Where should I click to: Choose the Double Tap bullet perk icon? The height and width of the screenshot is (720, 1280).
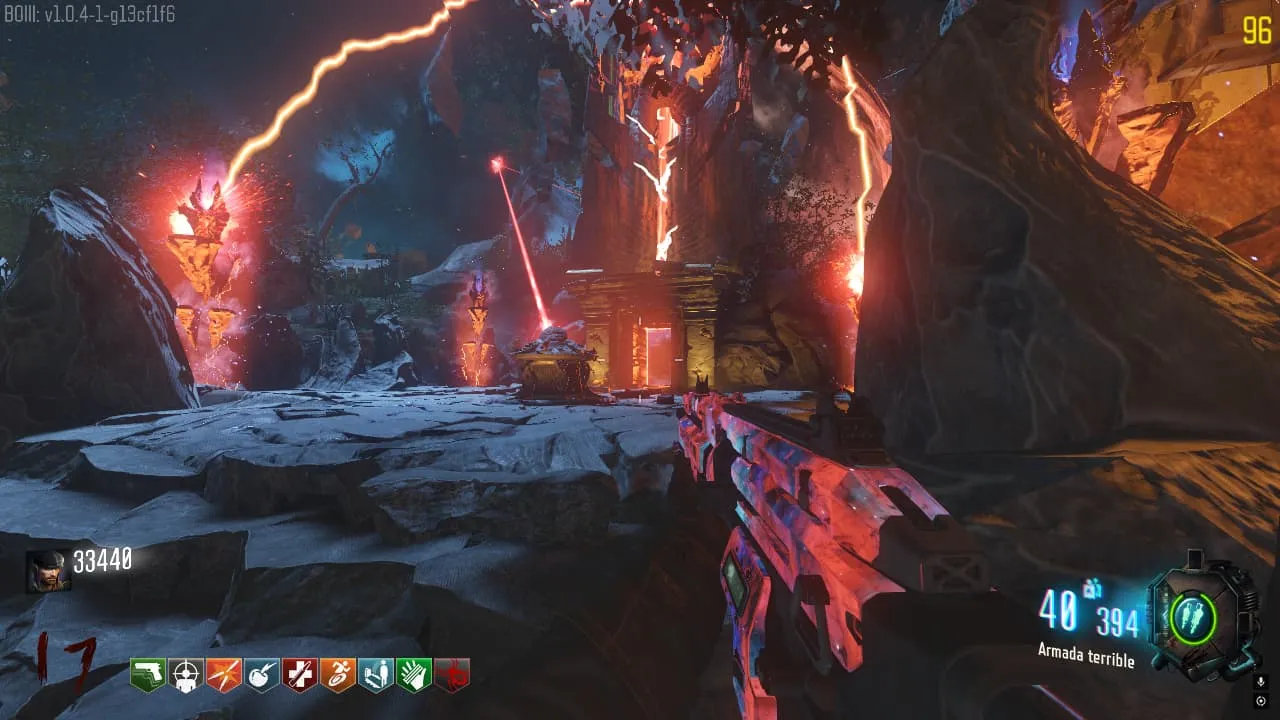click(223, 675)
